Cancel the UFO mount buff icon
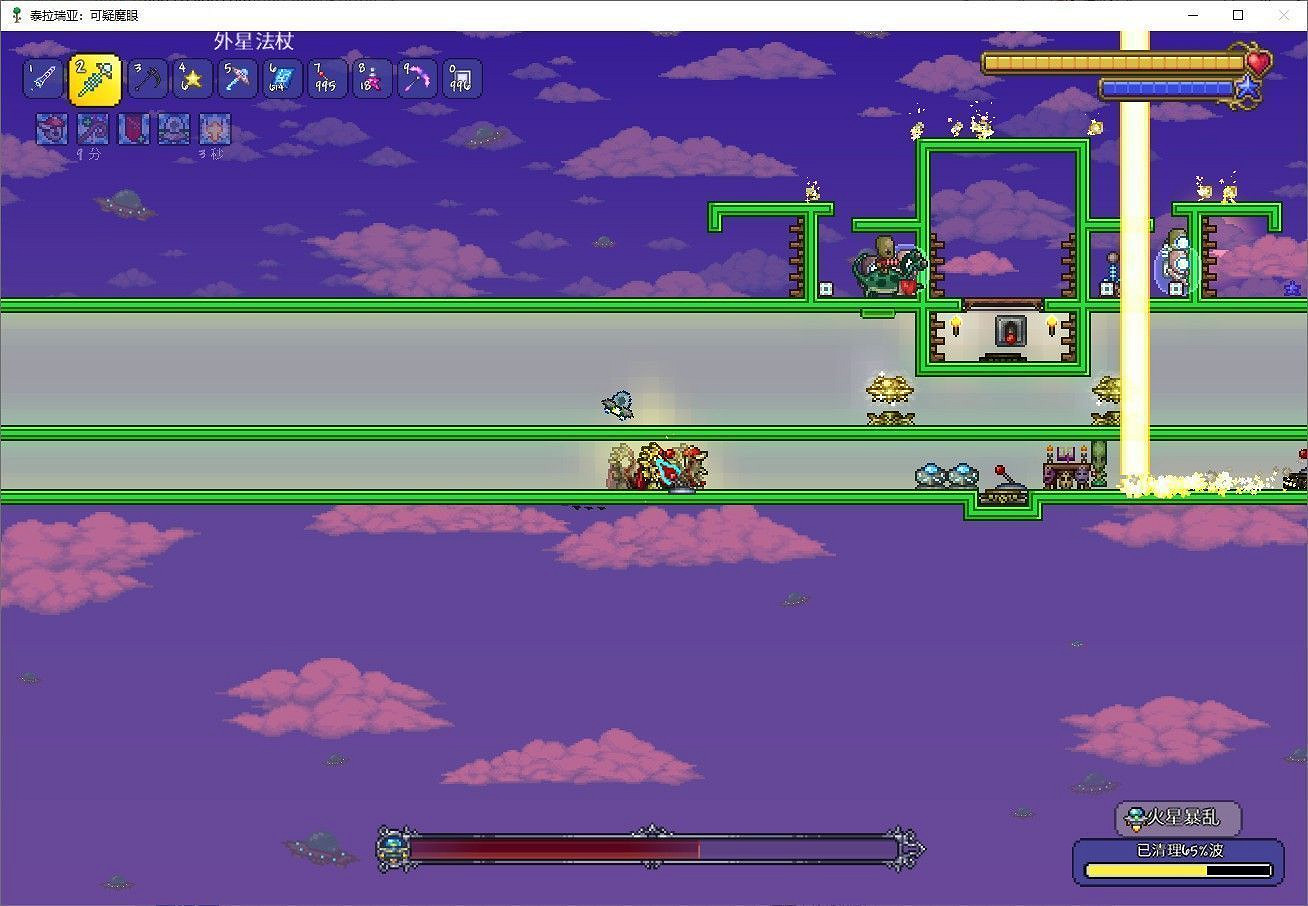The height and width of the screenshot is (906, 1308). coord(173,128)
